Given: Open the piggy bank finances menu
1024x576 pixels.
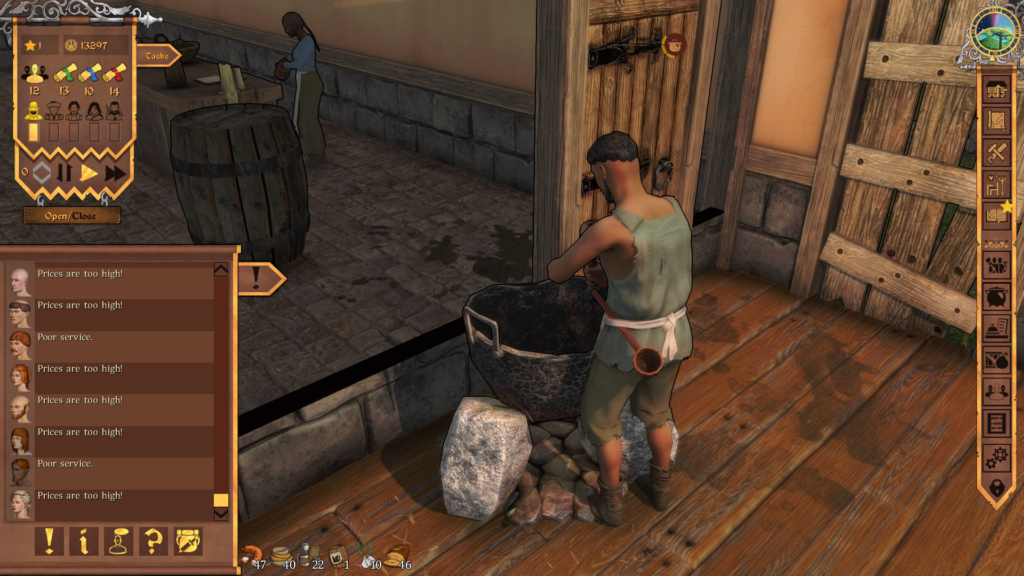Looking at the screenshot, I should [x=996, y=298].
